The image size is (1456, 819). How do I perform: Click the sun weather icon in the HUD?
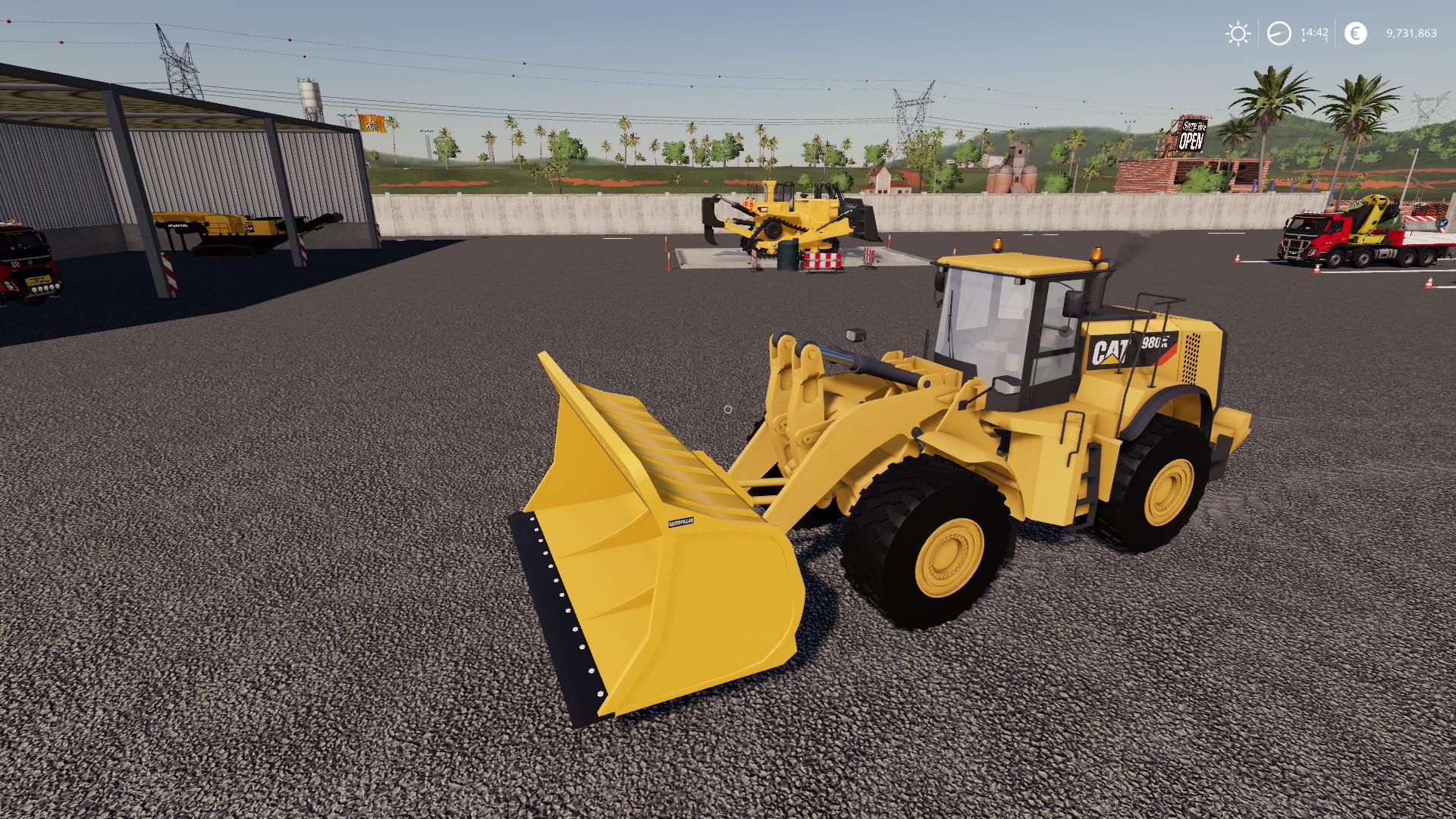point(1237,33)
